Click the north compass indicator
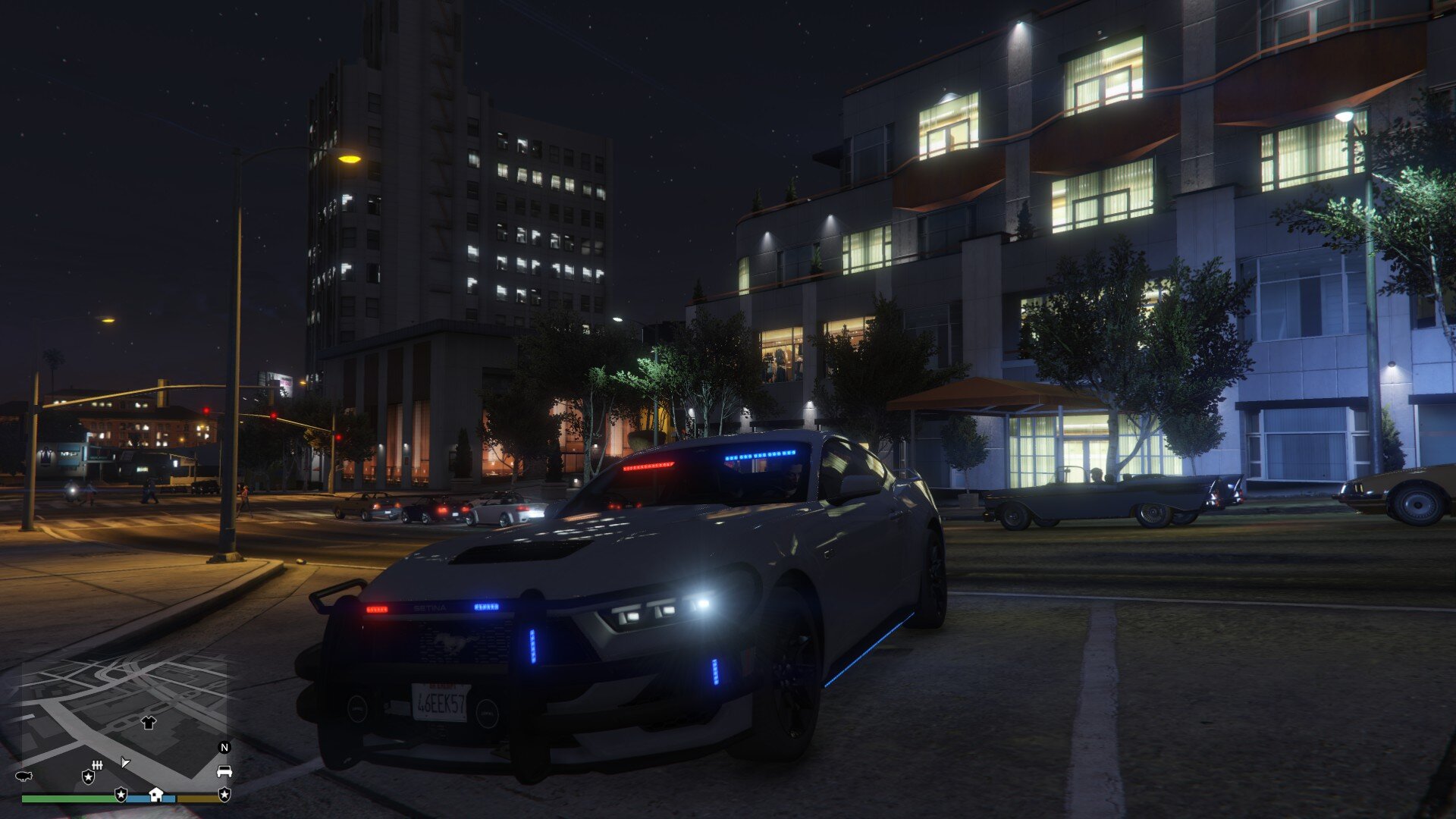The height and width of the screenshot is (819, 1456). pos(224,747)
